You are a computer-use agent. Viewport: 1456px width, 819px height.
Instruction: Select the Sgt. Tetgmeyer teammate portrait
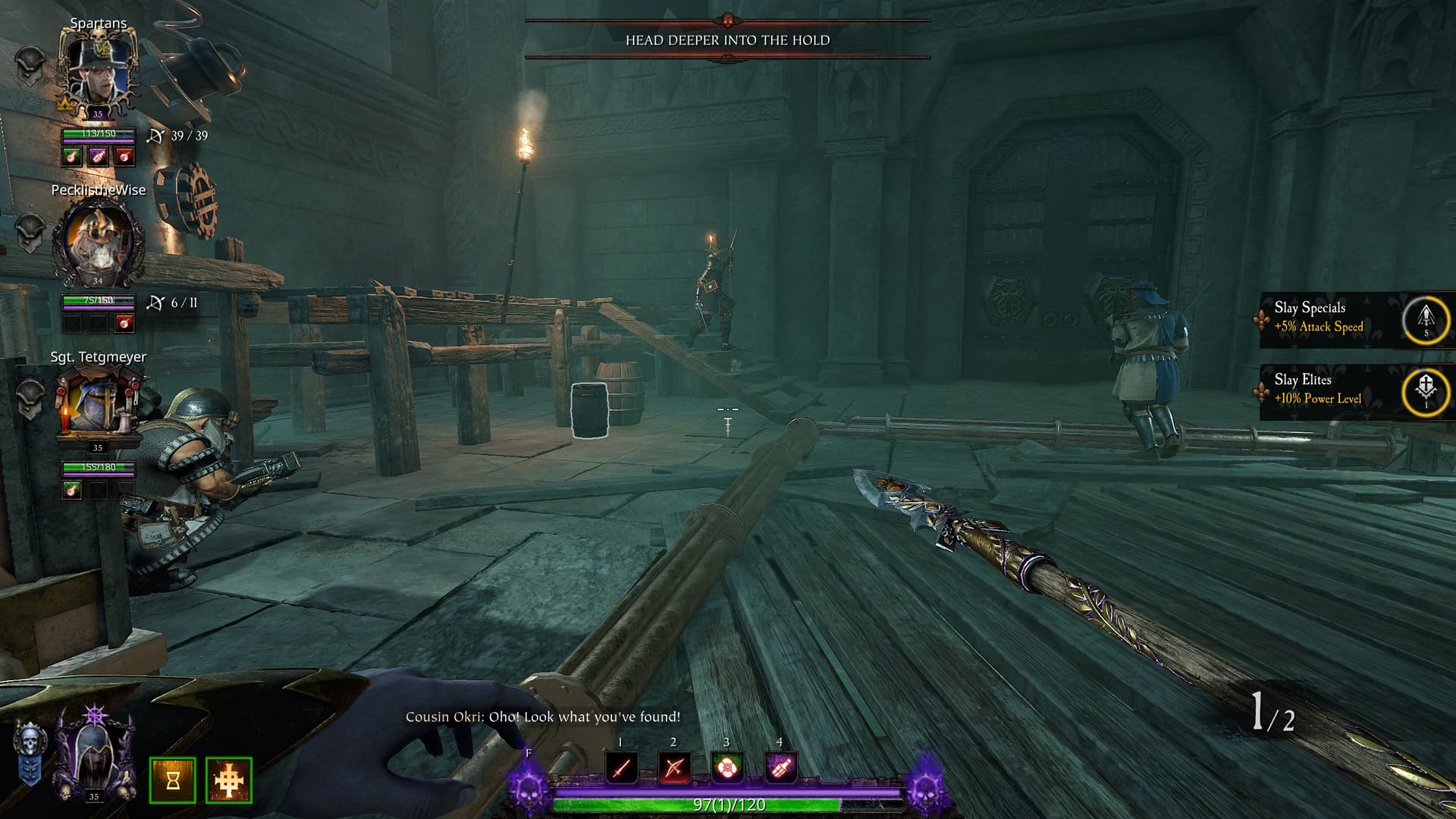coord(98,406)
